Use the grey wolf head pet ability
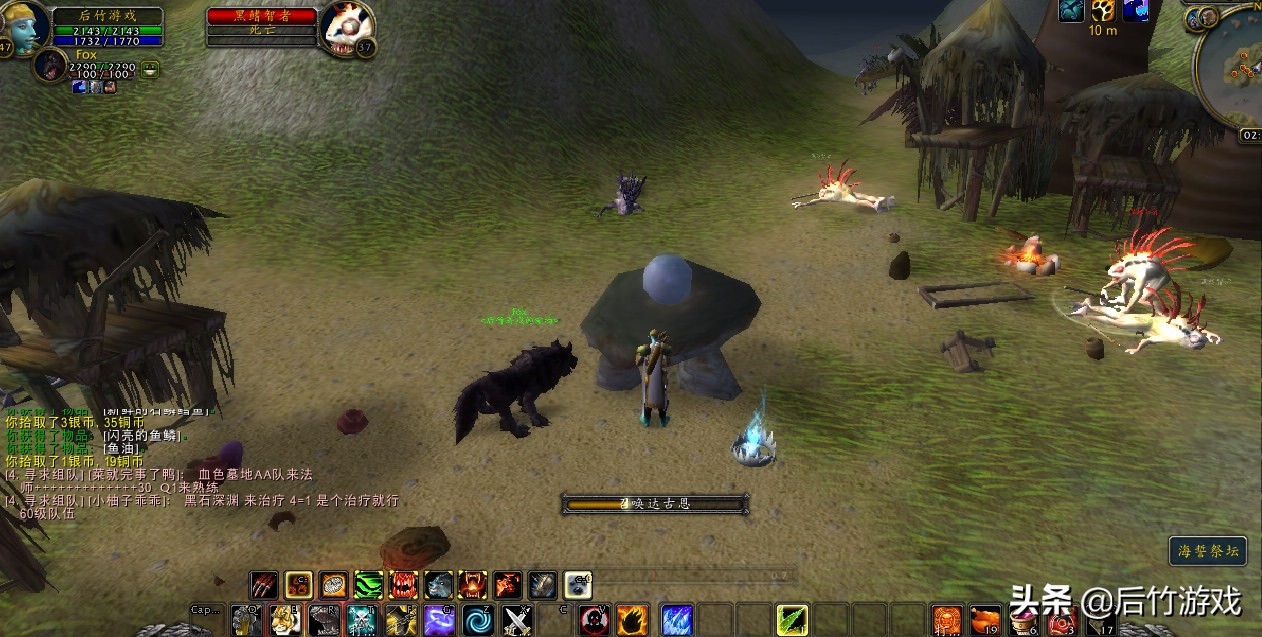Image resolution: width=1262 pixels, height=637 pixels. [438, 585]
